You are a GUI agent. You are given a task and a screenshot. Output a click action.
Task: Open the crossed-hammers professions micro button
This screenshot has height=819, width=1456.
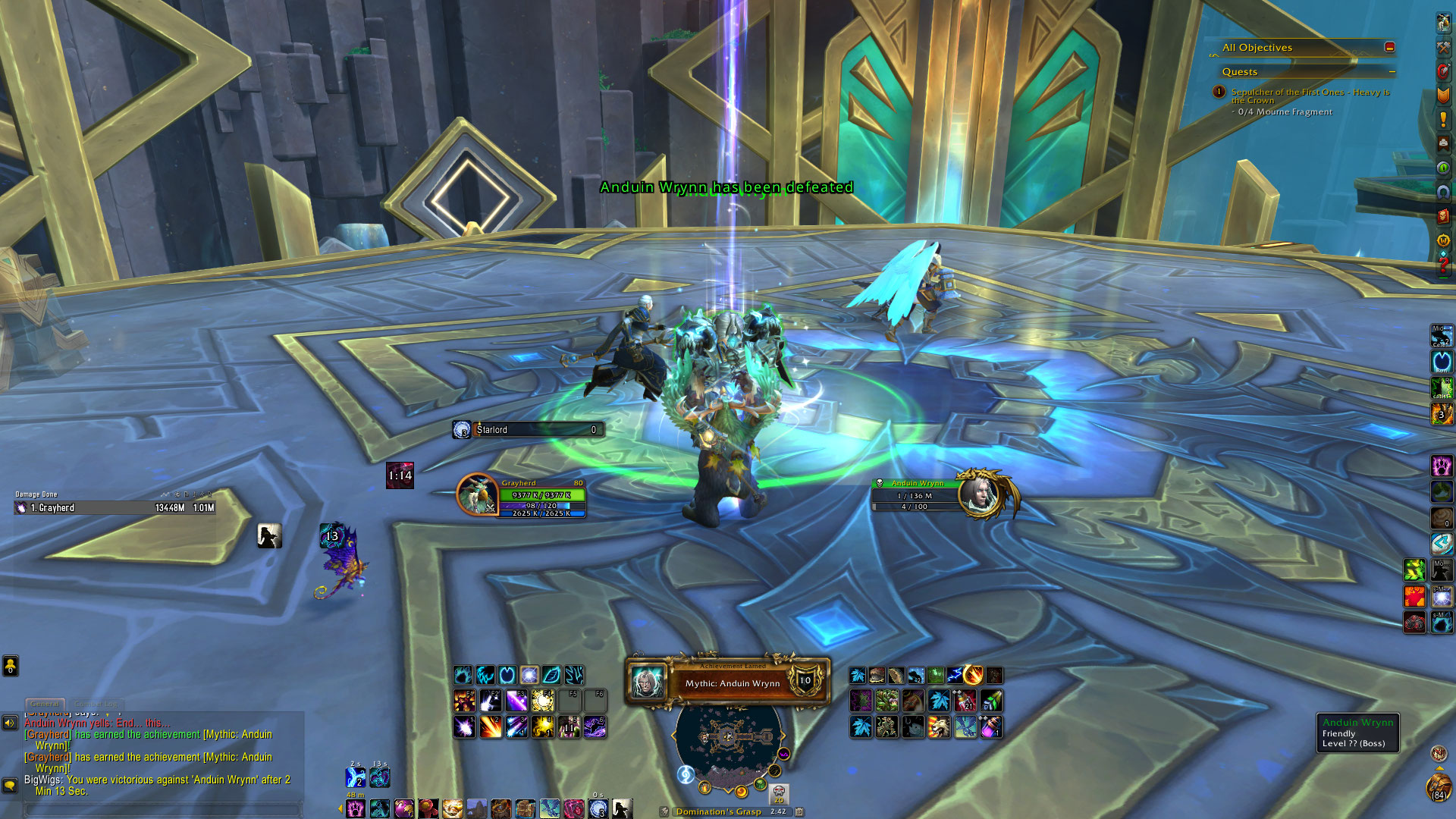(x=1443, y=47)
